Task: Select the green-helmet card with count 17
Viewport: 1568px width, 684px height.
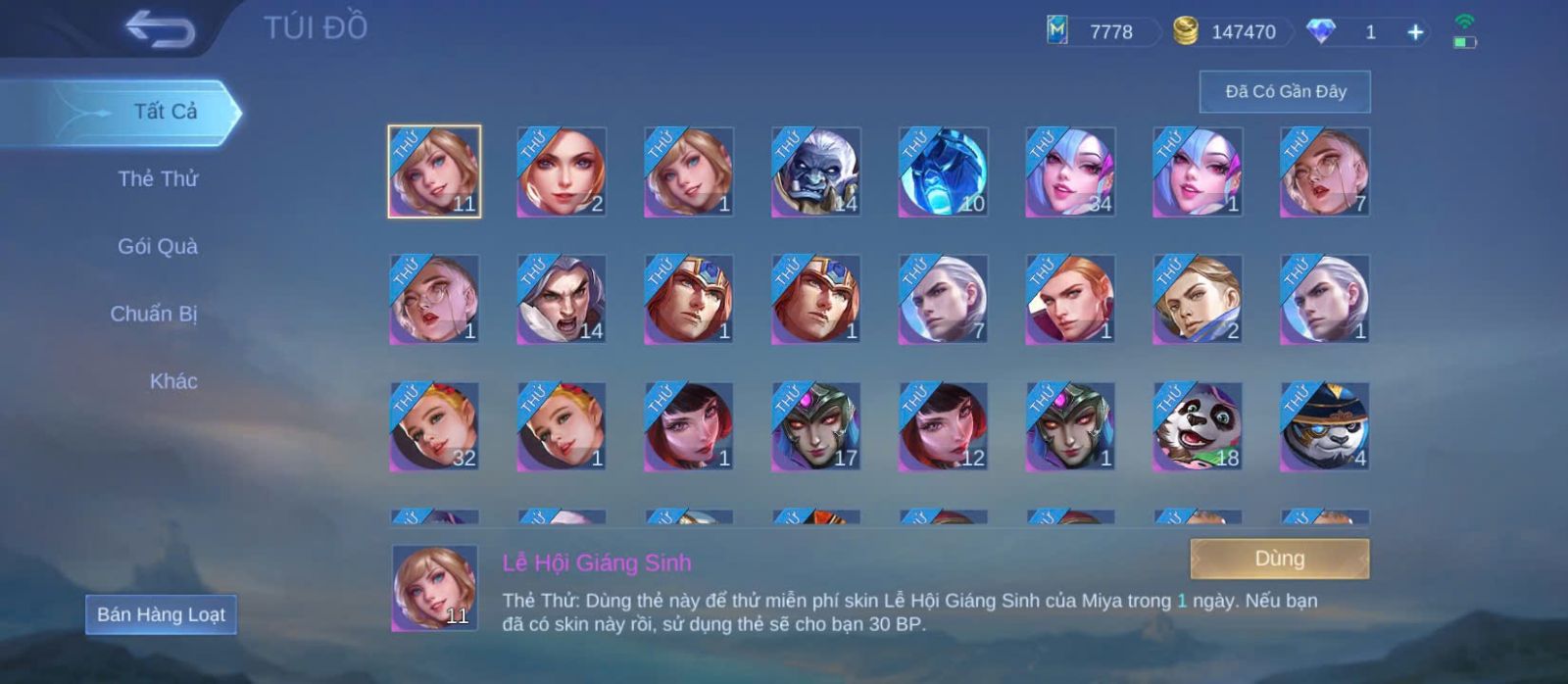Action: 815,426
